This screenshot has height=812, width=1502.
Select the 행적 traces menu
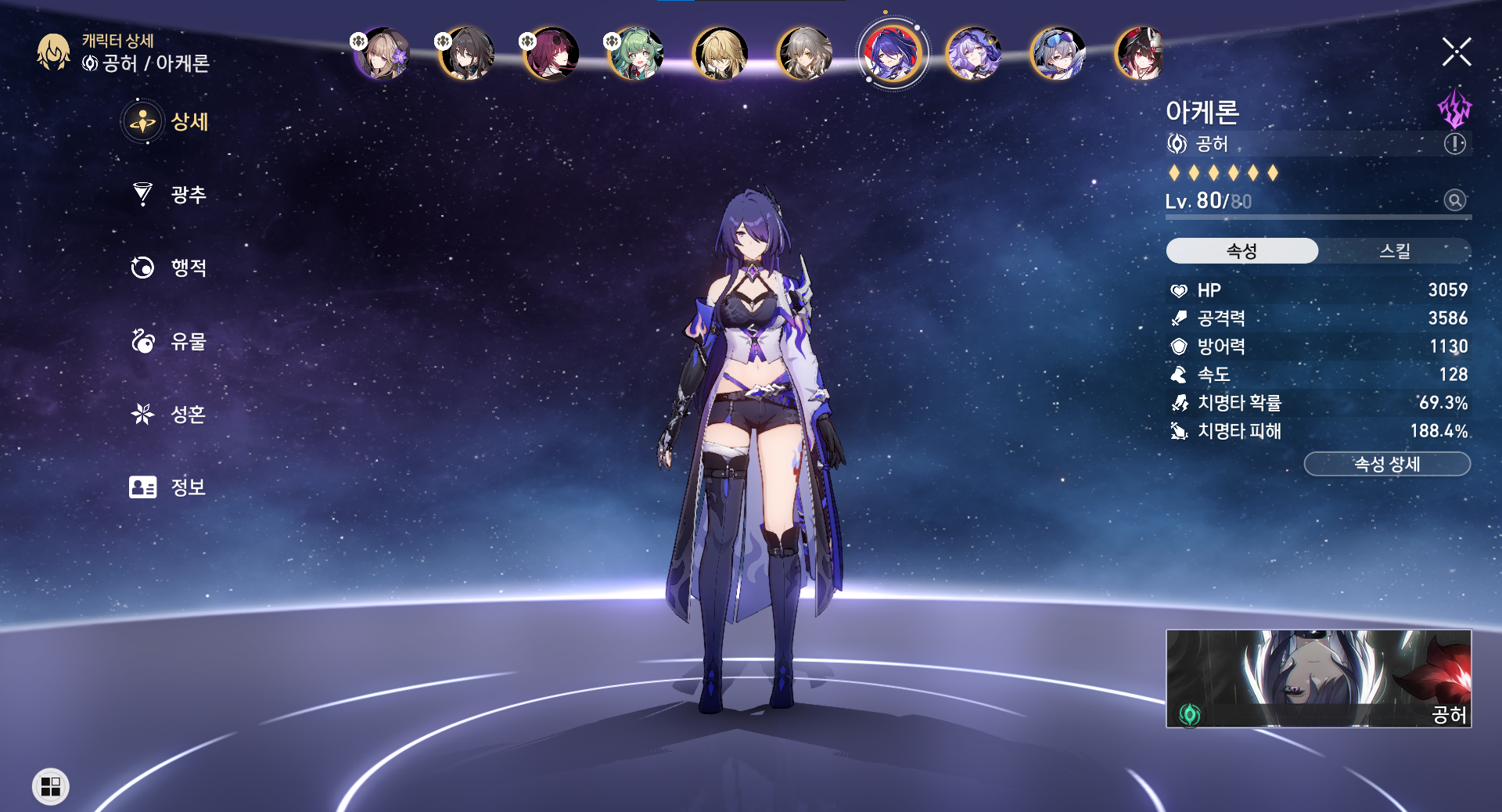(171, 268)
